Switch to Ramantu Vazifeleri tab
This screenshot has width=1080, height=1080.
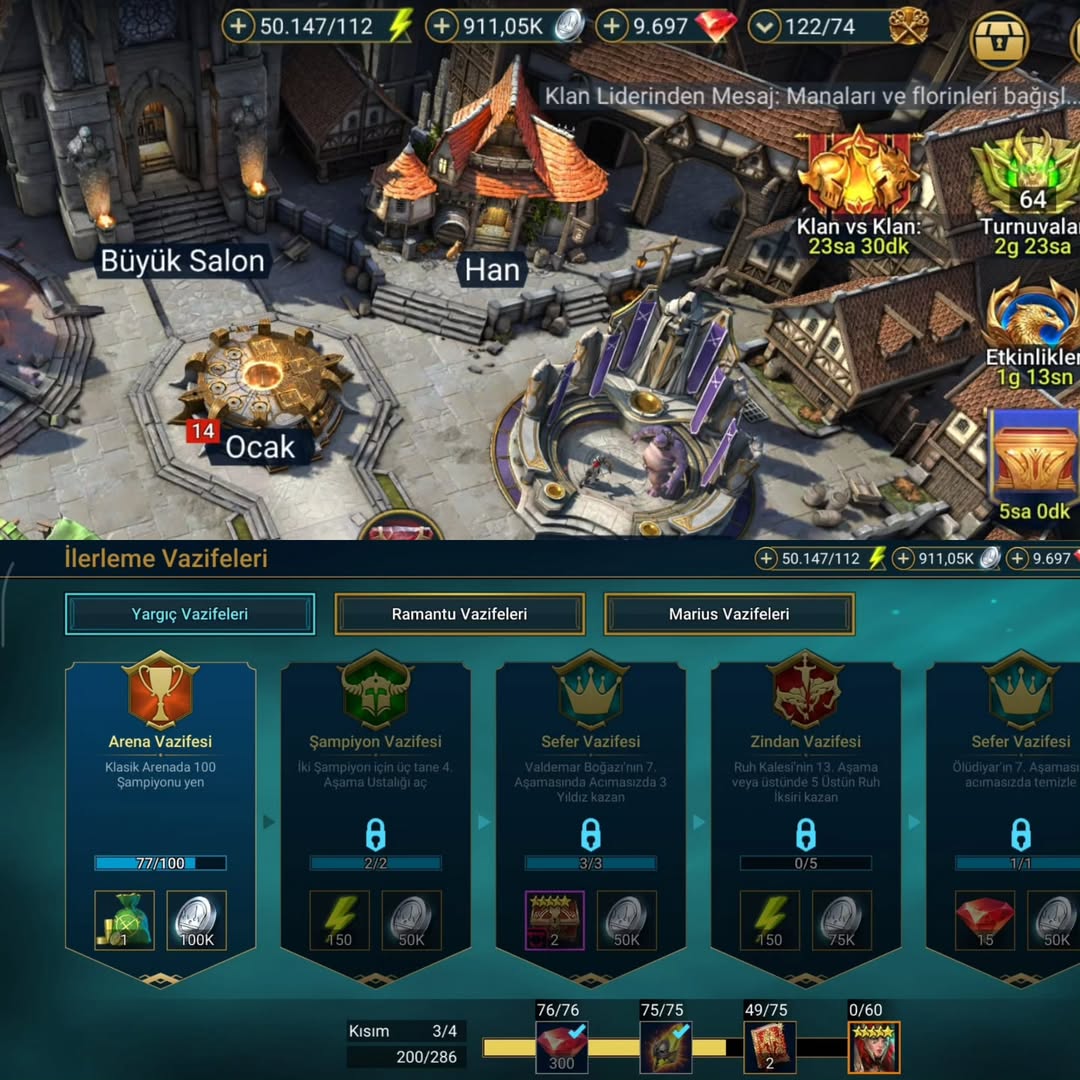pyautogui.click(x=459, y=614)
